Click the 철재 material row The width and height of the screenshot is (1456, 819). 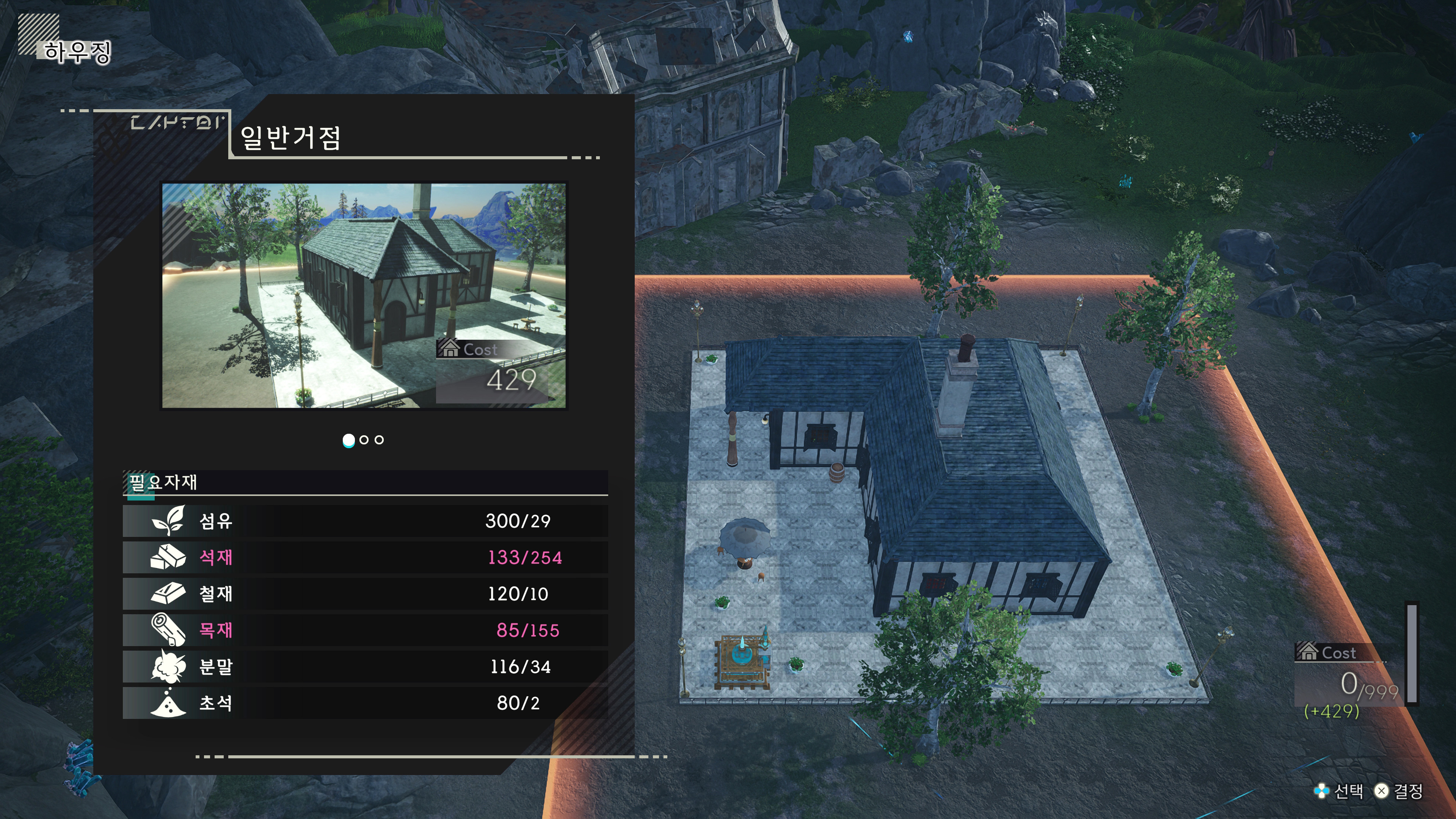[365, 593]
